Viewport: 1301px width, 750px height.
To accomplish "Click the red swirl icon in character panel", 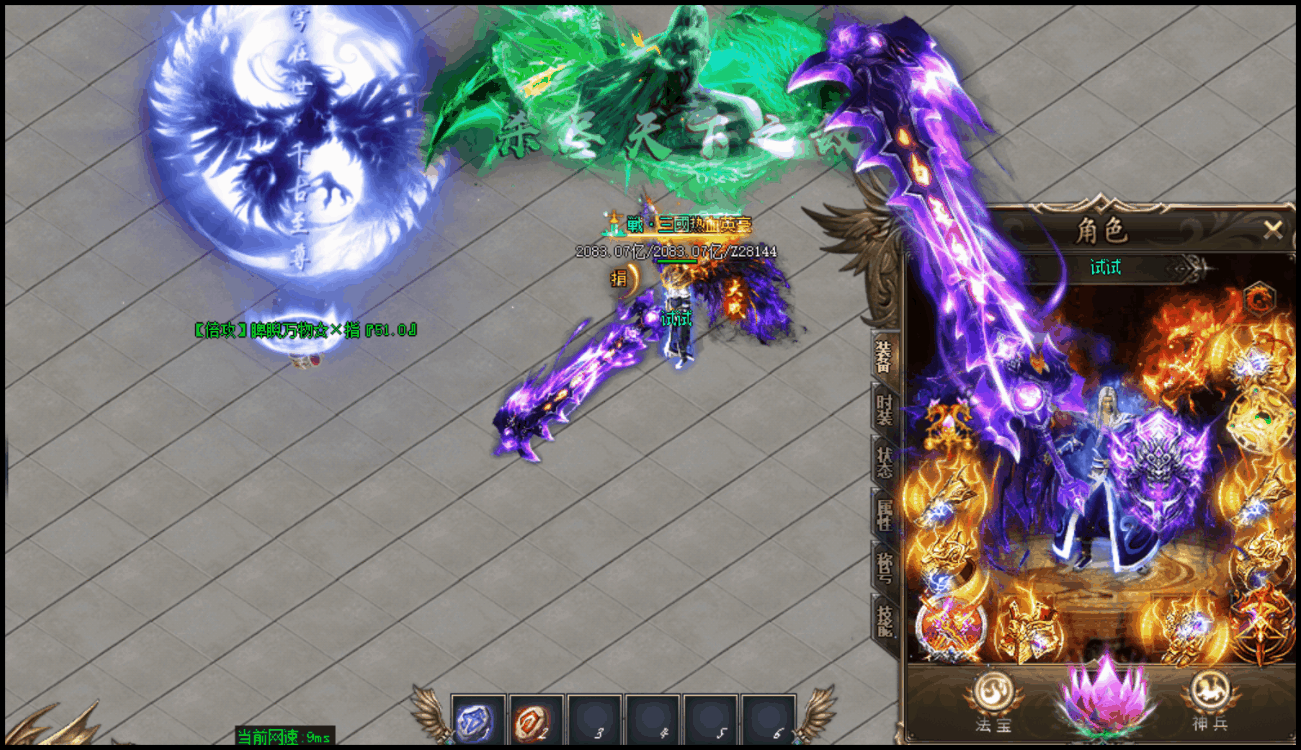I will tap(1259, 298).
